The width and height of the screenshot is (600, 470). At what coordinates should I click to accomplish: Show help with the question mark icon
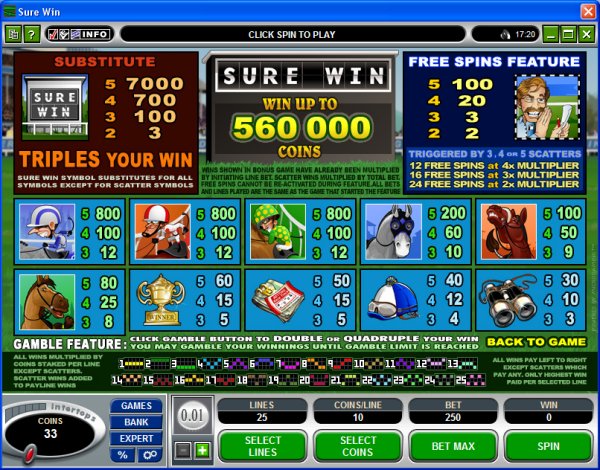click(31, 34)
